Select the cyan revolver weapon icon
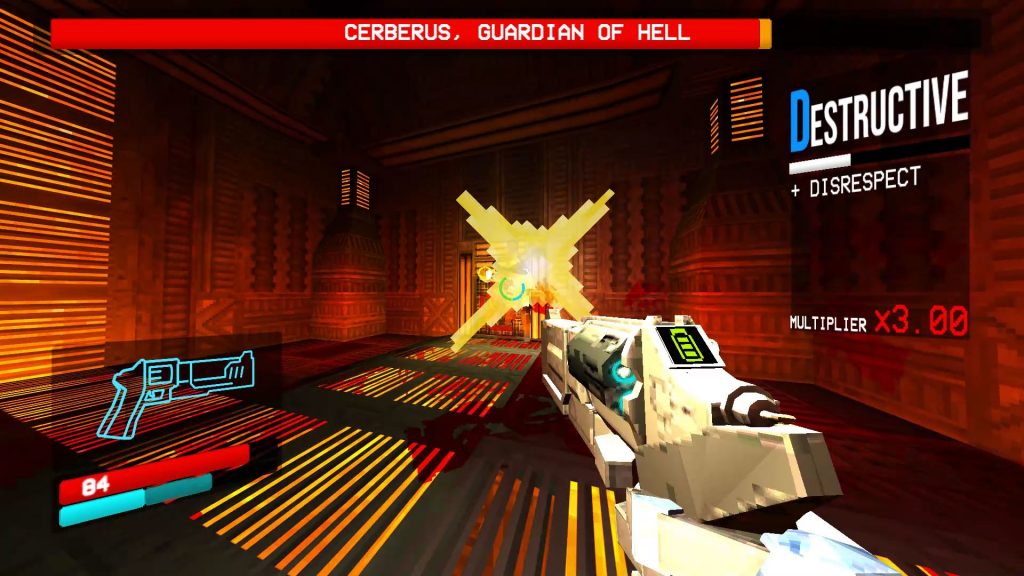Viewport: 1024px width, 576px height. tap(178, 386)
